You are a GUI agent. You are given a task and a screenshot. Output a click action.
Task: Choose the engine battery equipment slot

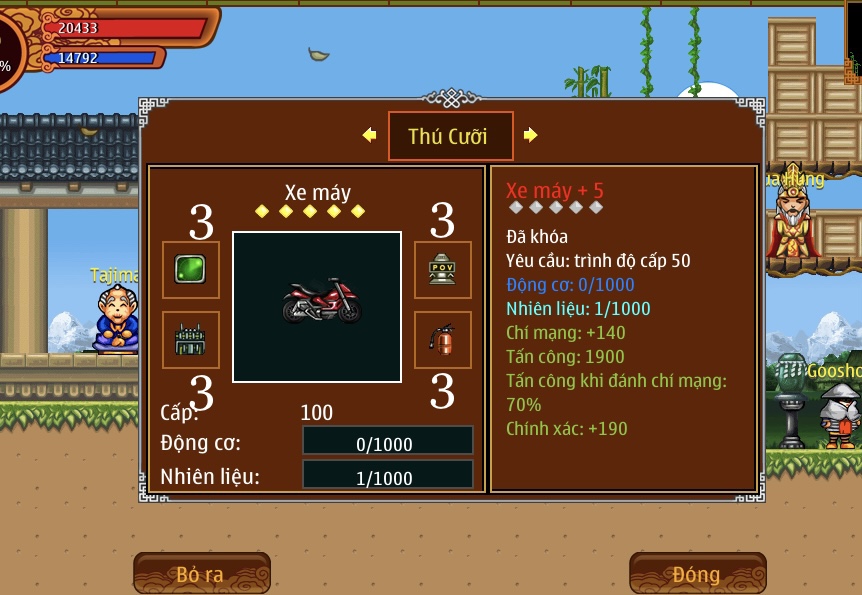[191, 340]
